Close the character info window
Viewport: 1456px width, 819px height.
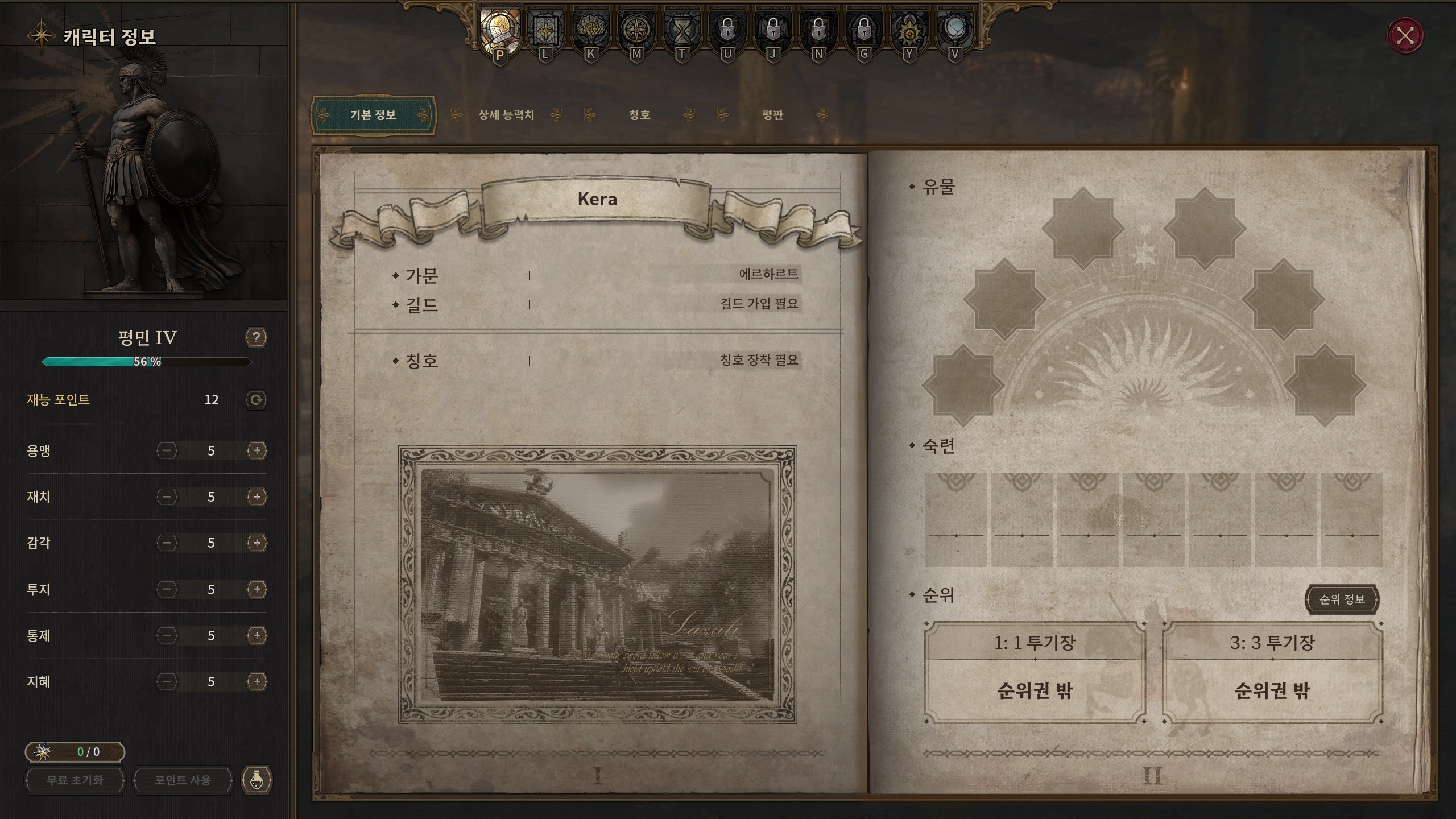pos(1405,36)
